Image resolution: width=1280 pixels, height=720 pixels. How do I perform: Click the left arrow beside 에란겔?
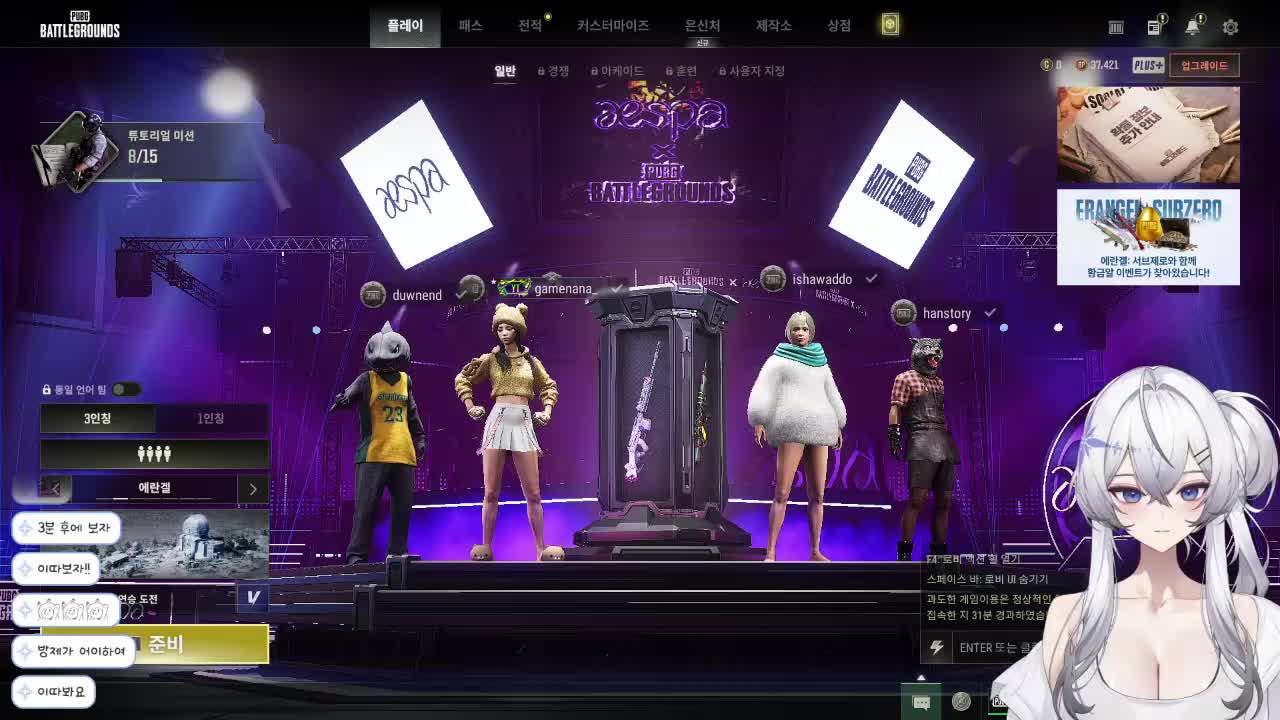click(x=56, y=489)
